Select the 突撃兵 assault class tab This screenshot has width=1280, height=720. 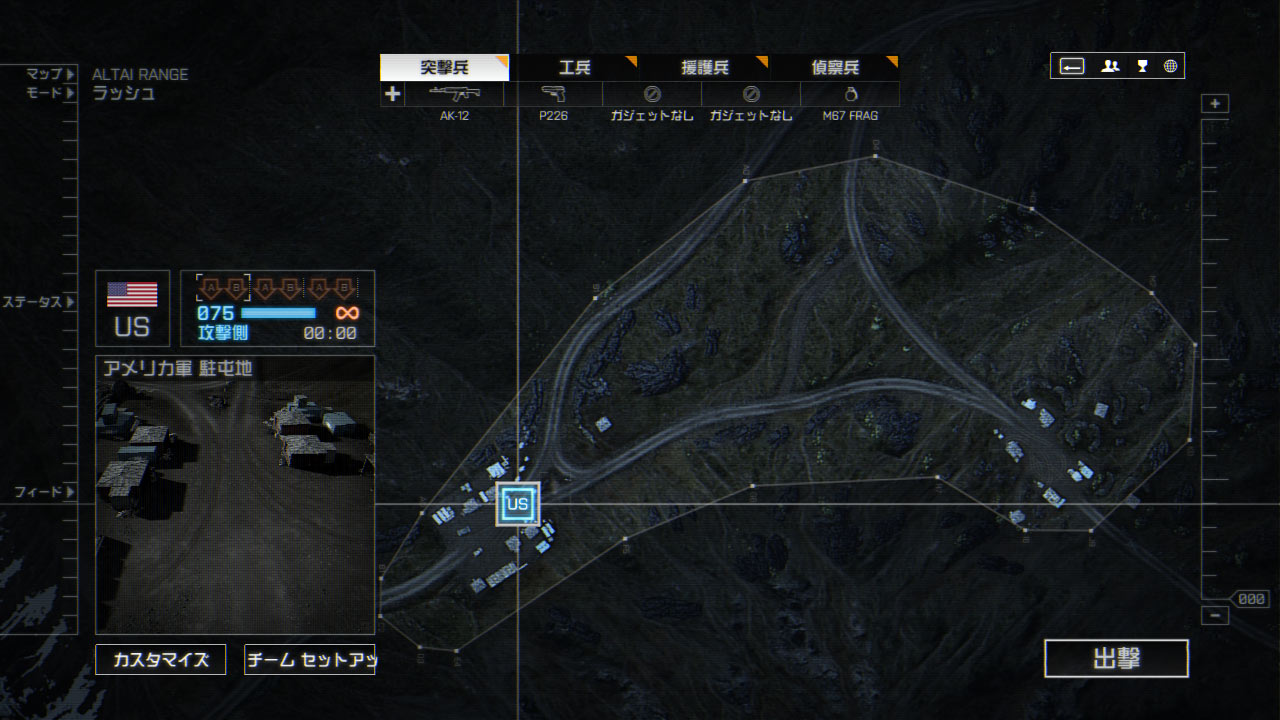point(444,68)
